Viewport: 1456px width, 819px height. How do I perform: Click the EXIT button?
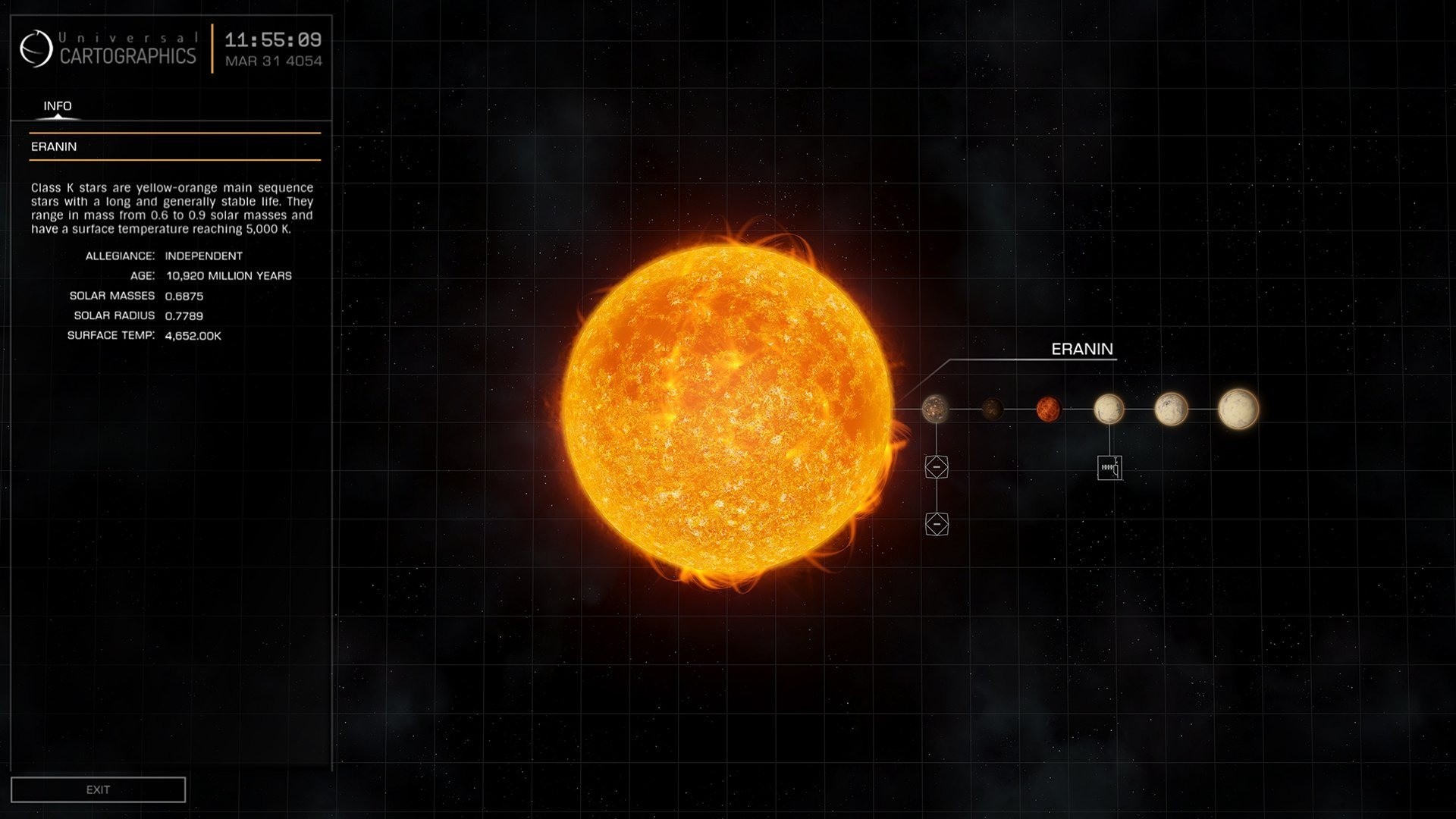pyautogui.click(x=98, y=789)
